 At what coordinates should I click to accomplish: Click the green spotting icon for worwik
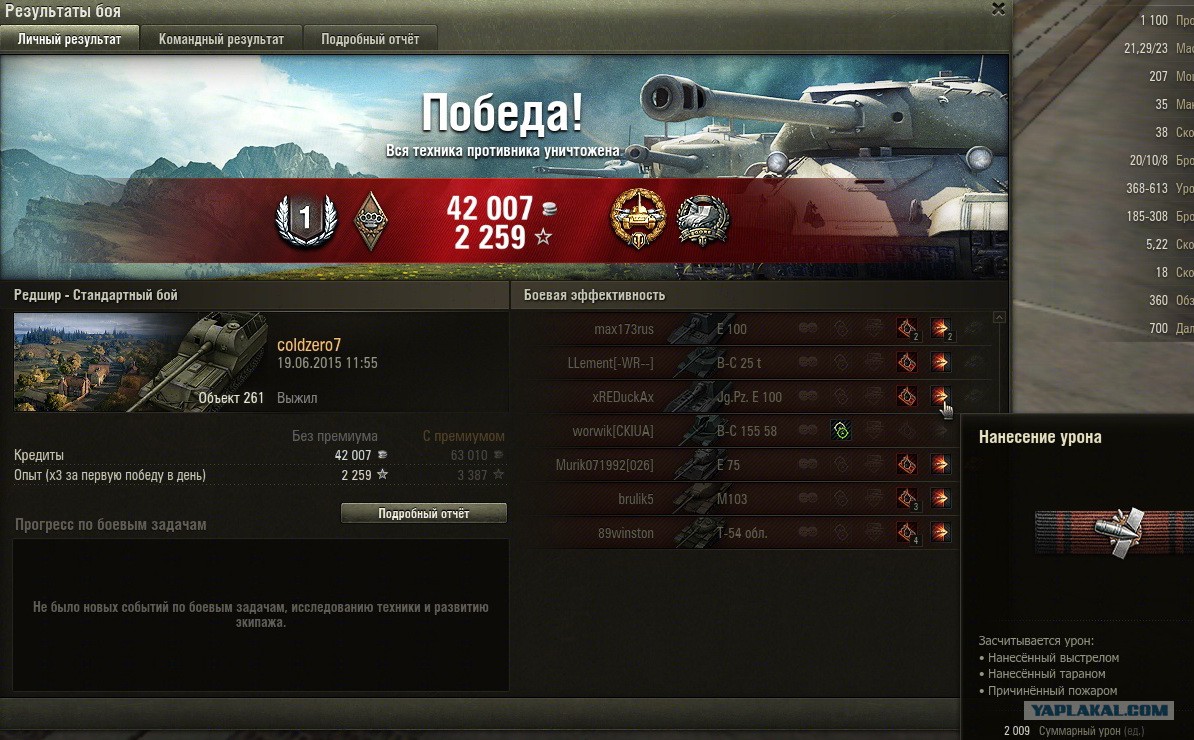coord(840,431)
